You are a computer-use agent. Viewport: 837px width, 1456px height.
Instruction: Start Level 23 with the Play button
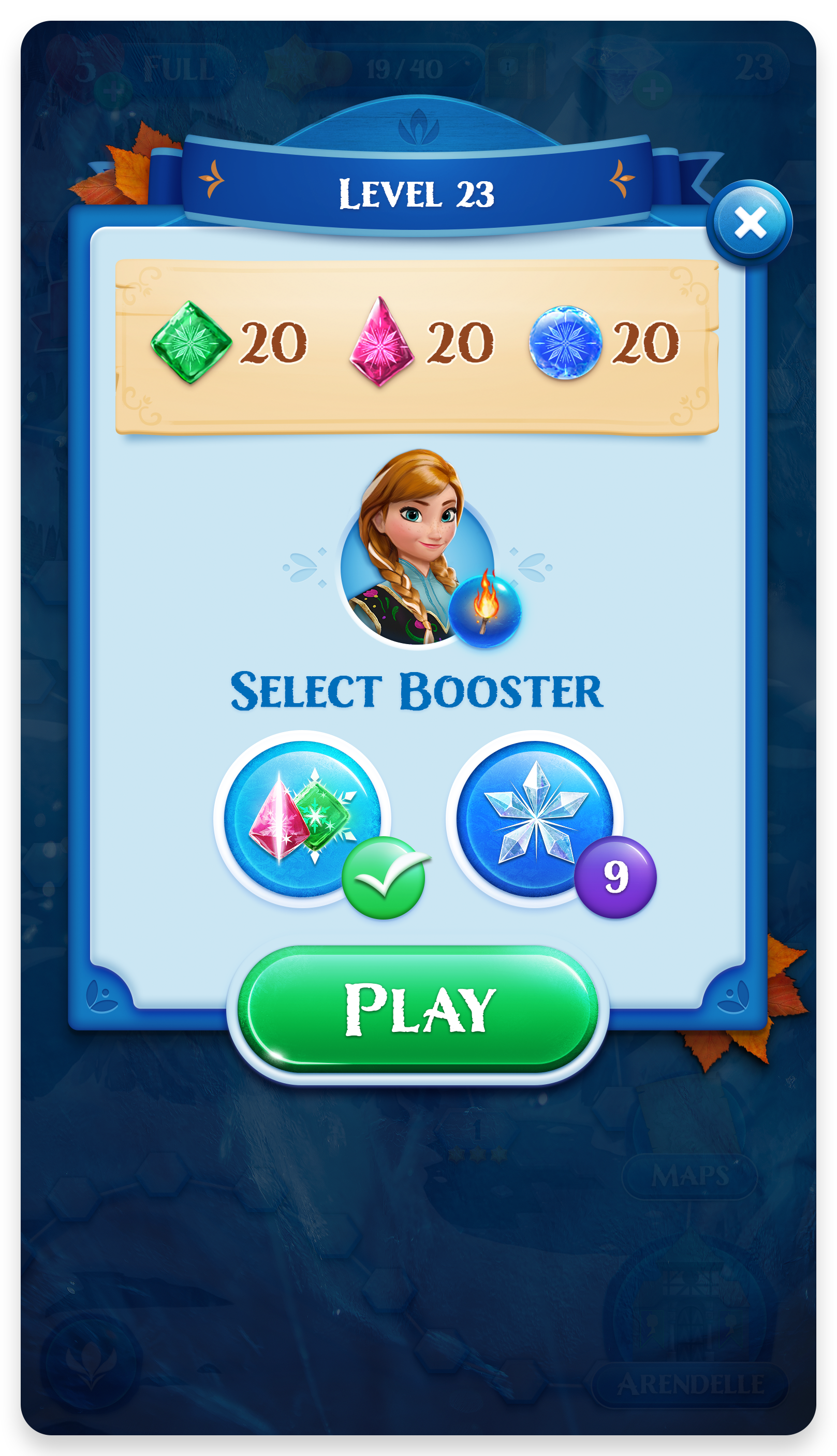(418, 1010)
